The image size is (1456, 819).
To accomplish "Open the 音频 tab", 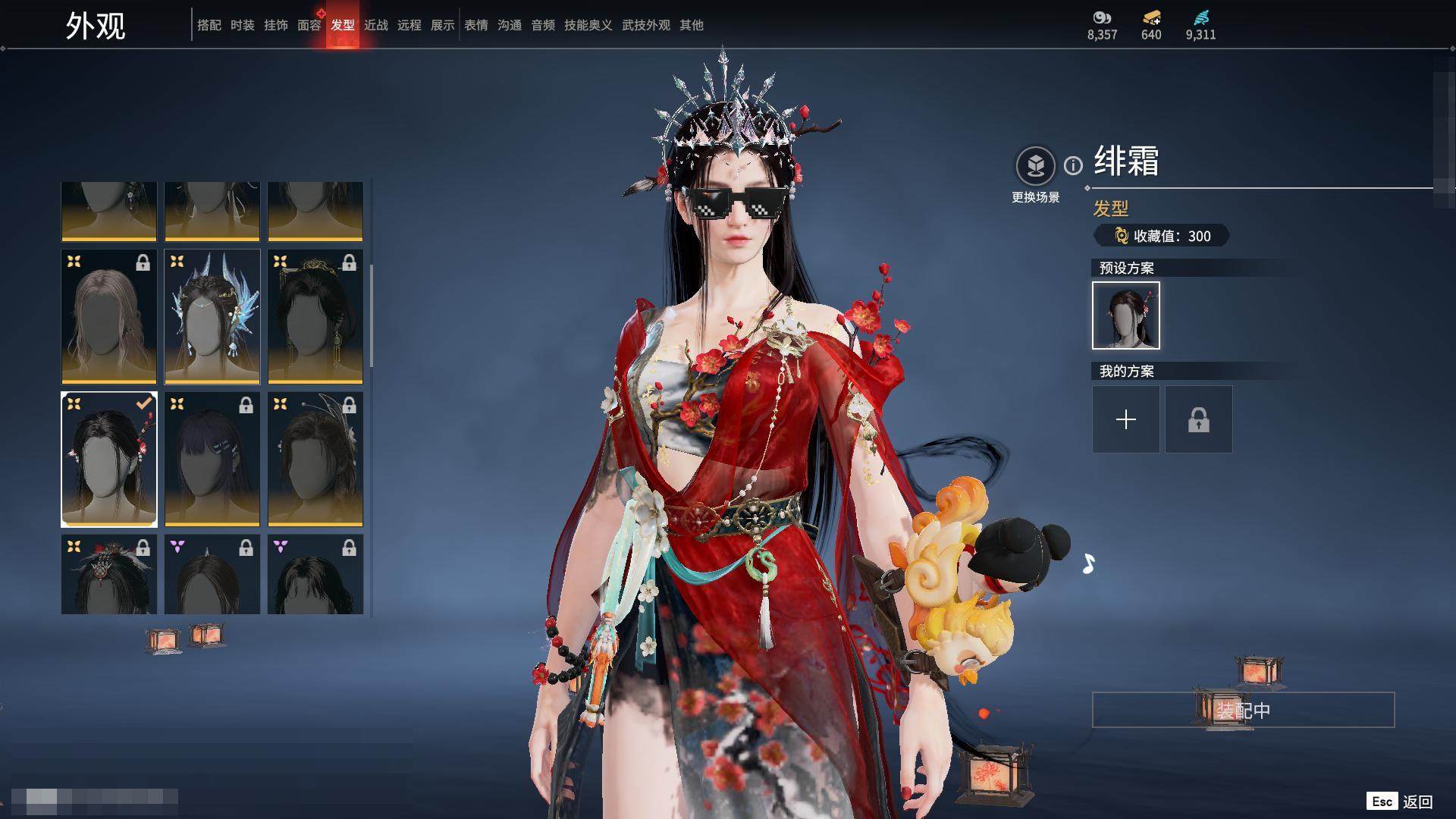I will 543,25.
